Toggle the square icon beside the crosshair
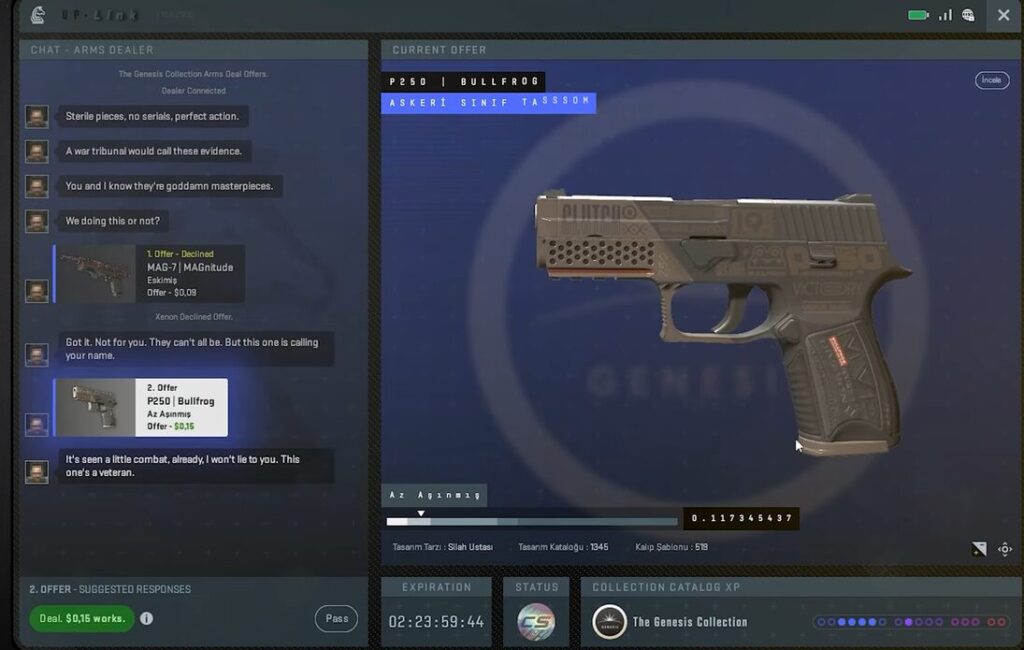The image size is (1024, 650). pyautogui.click(x=979, y=549)
